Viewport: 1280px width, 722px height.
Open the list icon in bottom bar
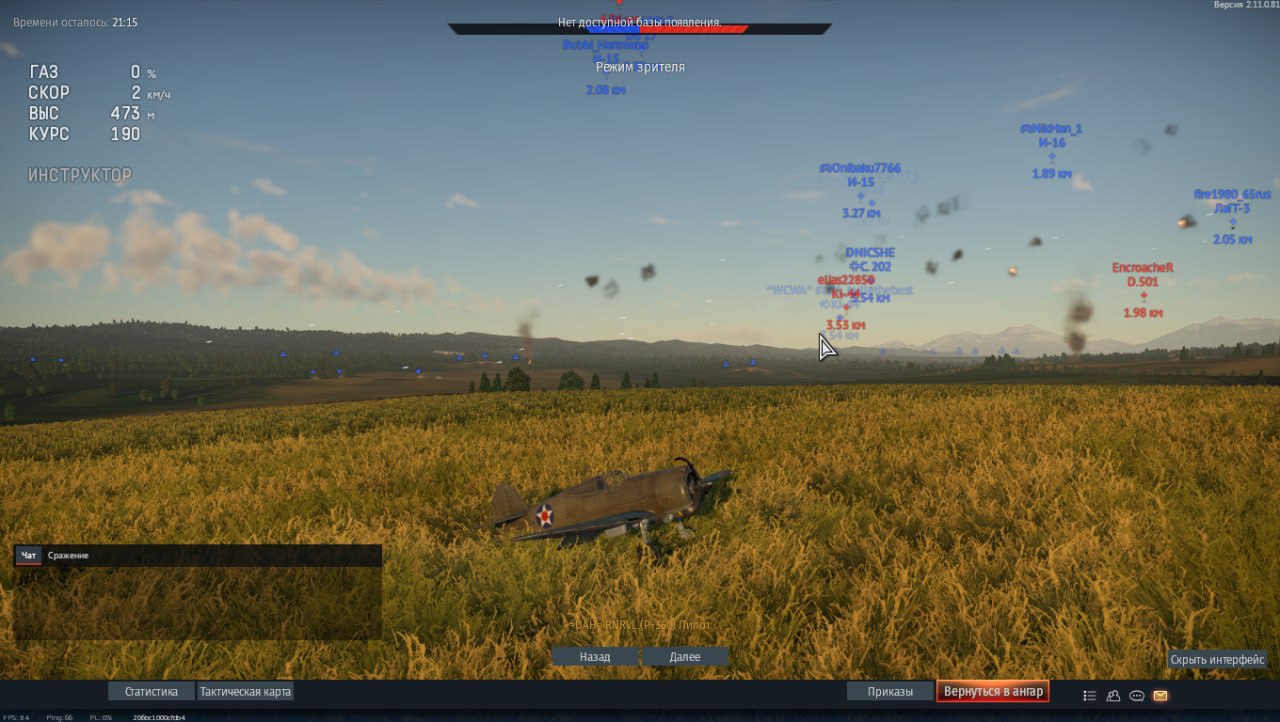1090,695
